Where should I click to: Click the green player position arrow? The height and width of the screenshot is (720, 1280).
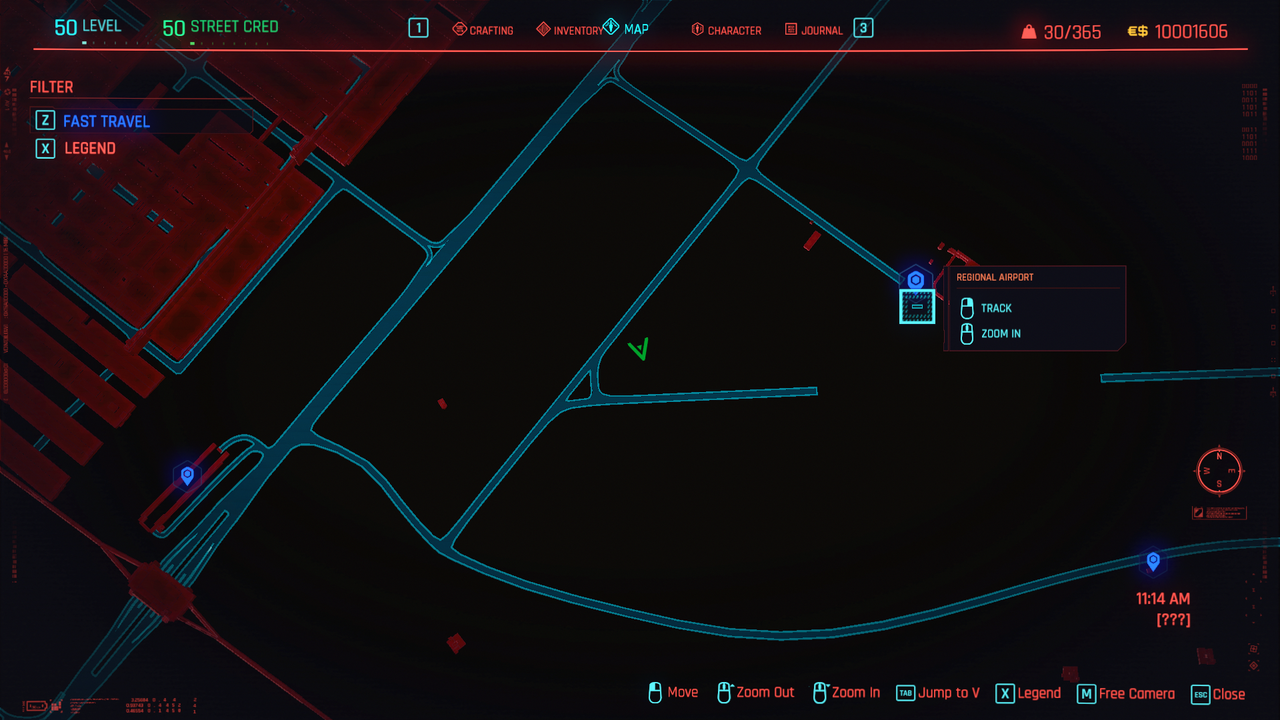tap(639, 349)
